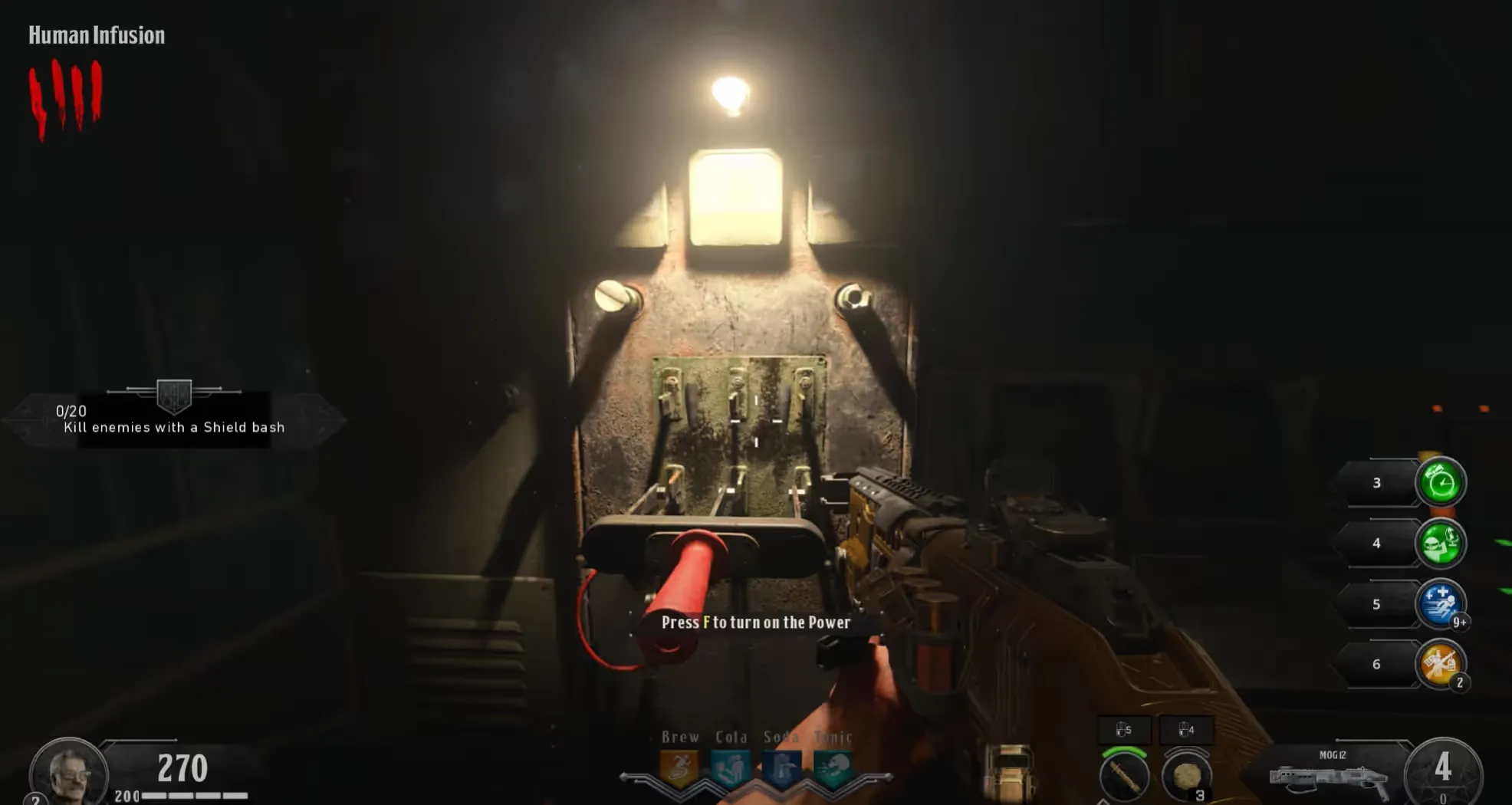Click the Tonic perk icon
Viewport: 1512px width, 805px height.
(x=832, y=768)
